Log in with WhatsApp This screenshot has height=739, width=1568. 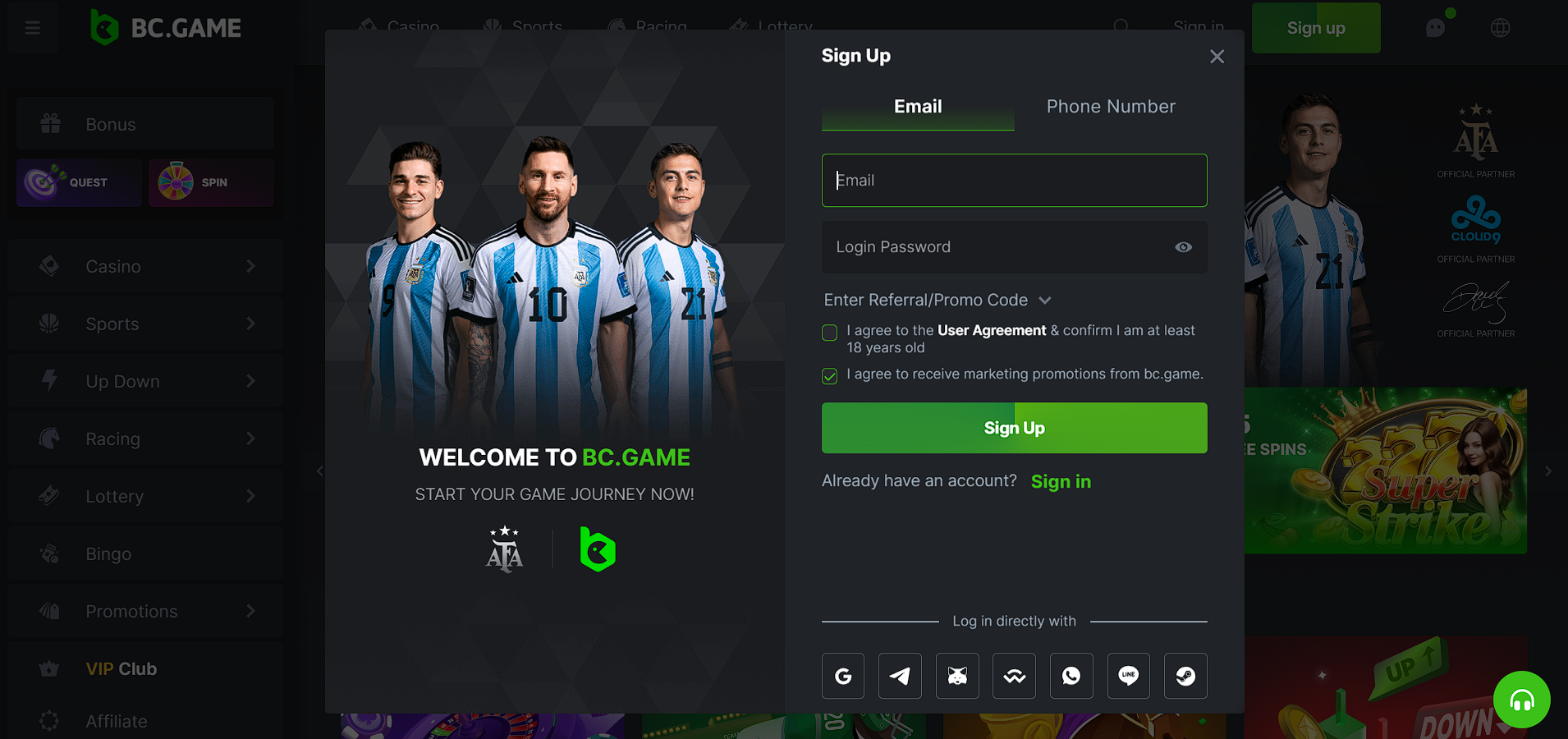tap(1071, 676)
